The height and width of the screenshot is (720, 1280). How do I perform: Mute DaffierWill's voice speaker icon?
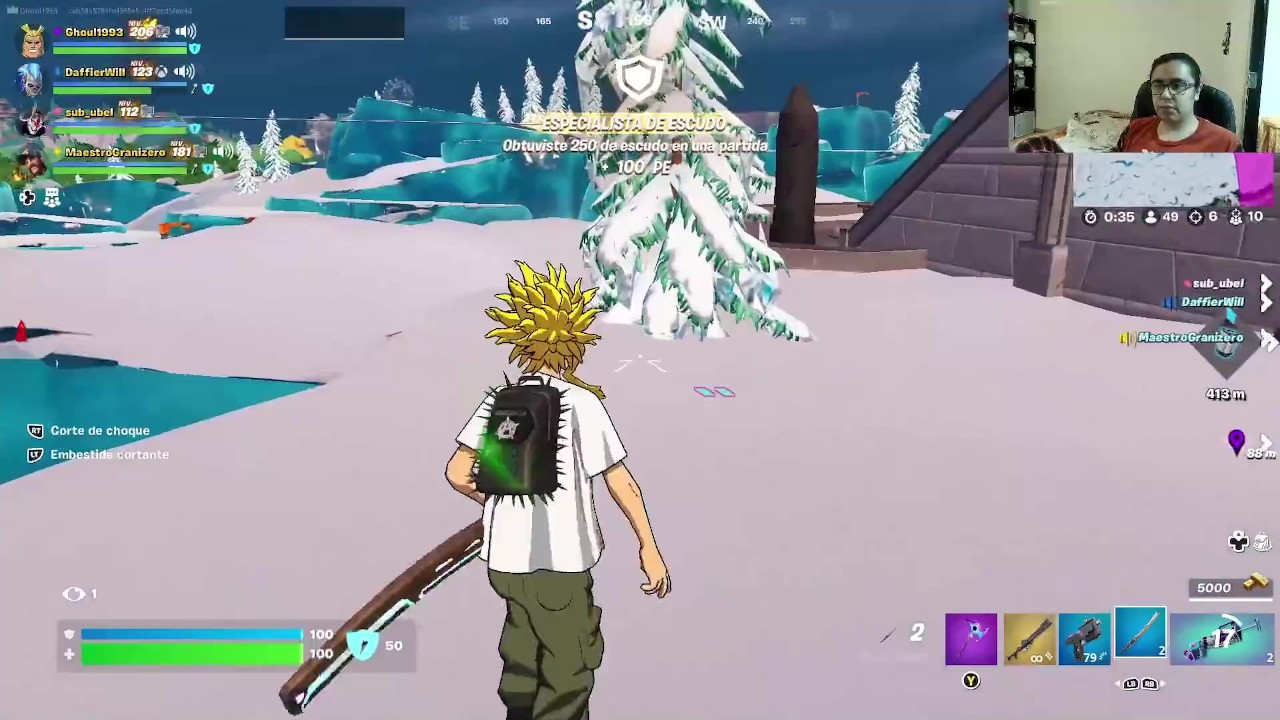[184, 72]
